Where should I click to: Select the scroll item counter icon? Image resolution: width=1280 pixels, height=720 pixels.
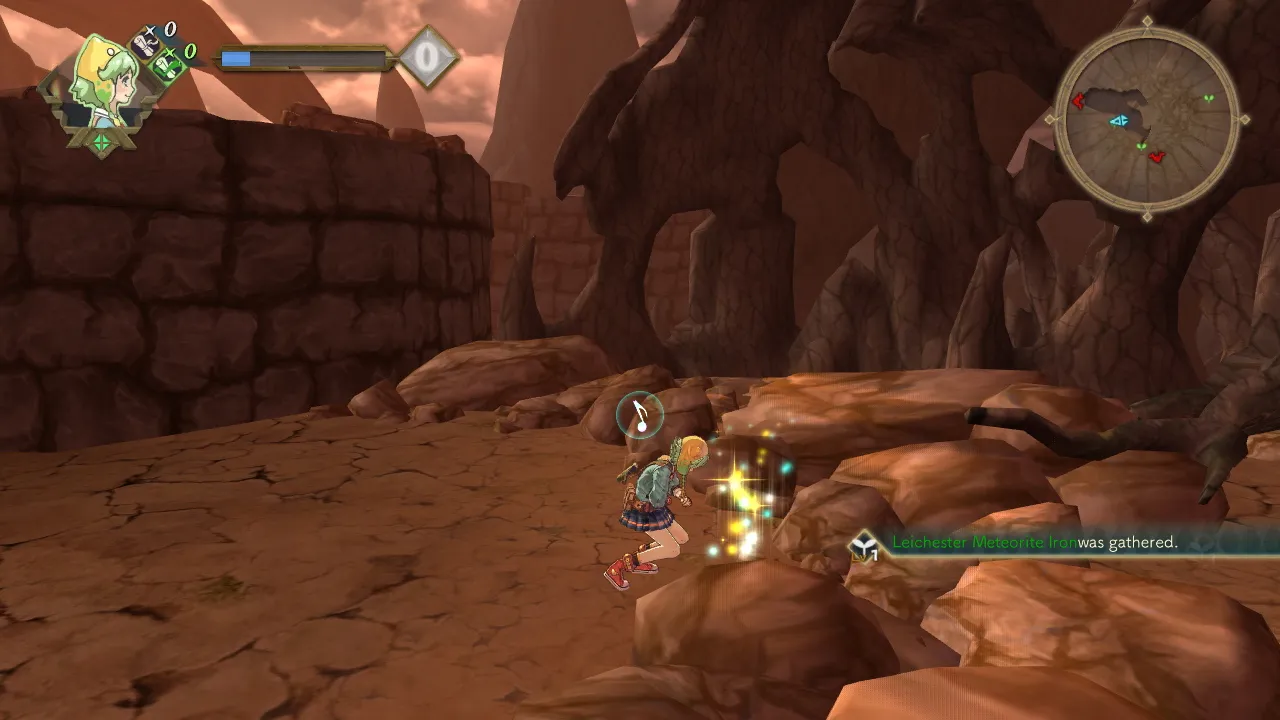(144, 43)
